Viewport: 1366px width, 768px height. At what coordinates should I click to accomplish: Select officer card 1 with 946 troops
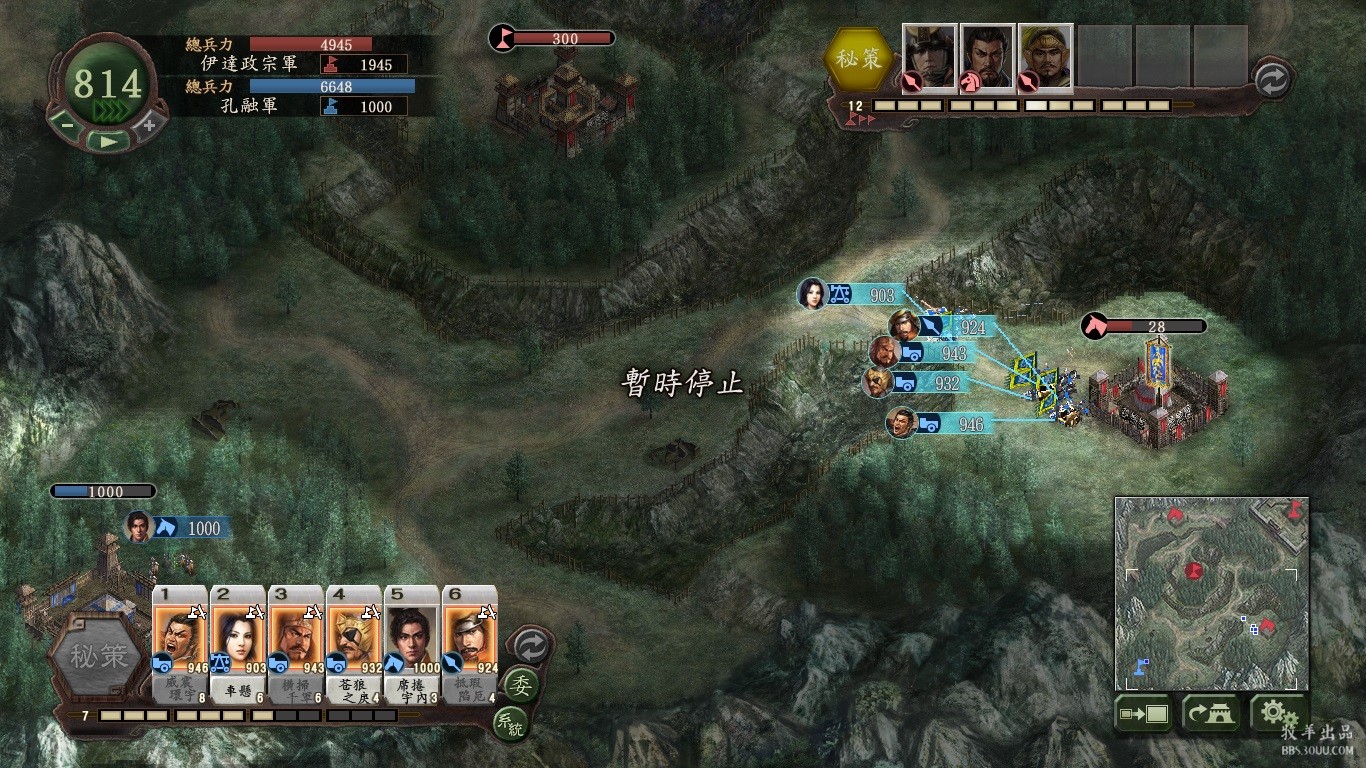click(180, 638)
